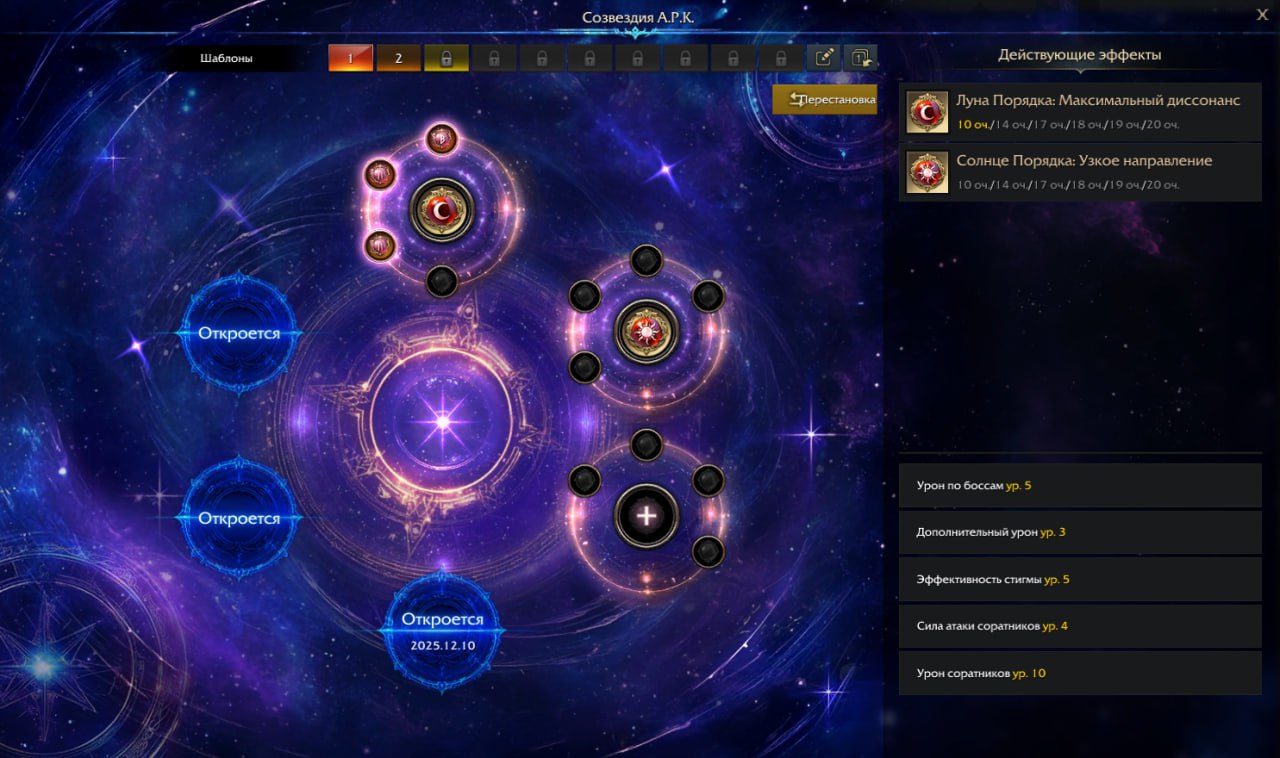Screen dimensions: 1280x758
Task: Click the locked node dated 2025.12.10
Action: 442,630
